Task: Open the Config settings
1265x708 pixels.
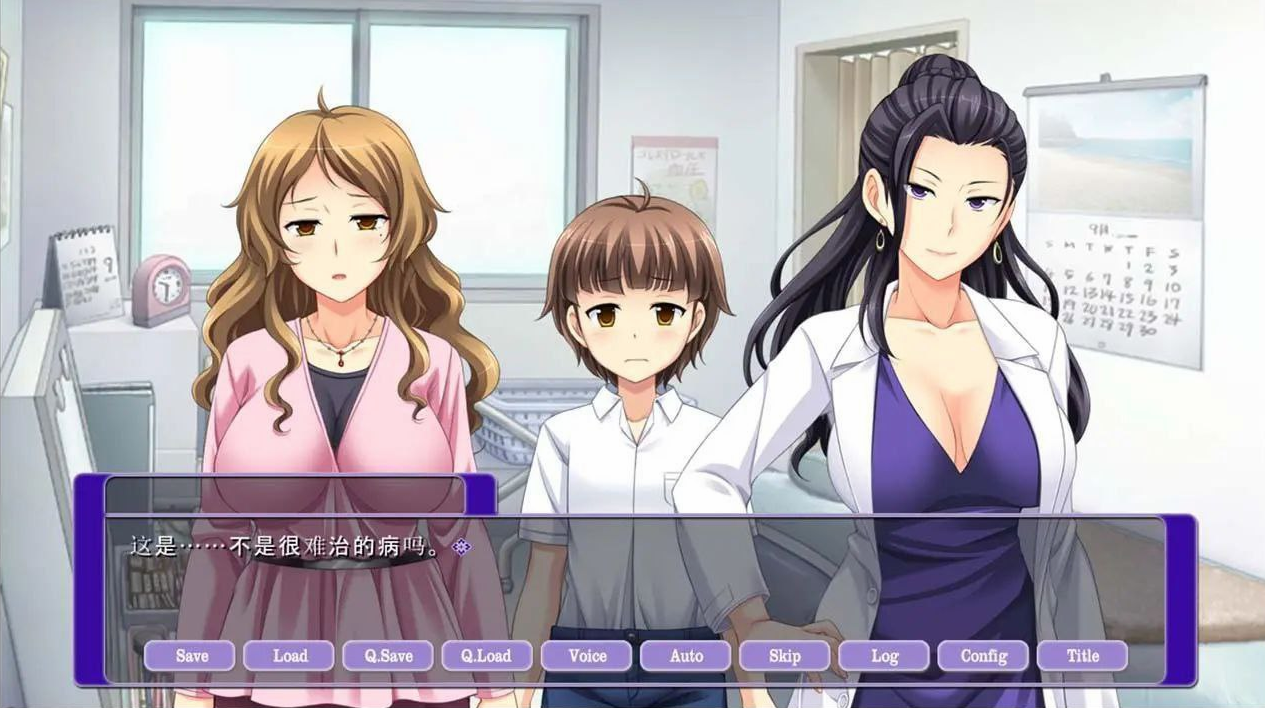Action: [983, 656]
